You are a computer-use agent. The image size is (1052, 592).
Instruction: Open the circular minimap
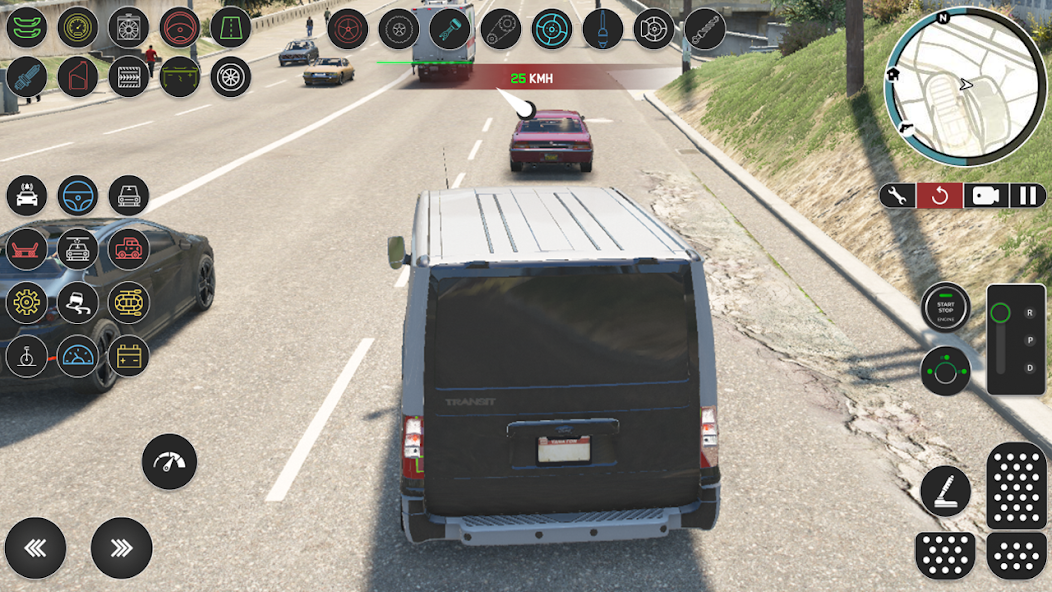965,87
